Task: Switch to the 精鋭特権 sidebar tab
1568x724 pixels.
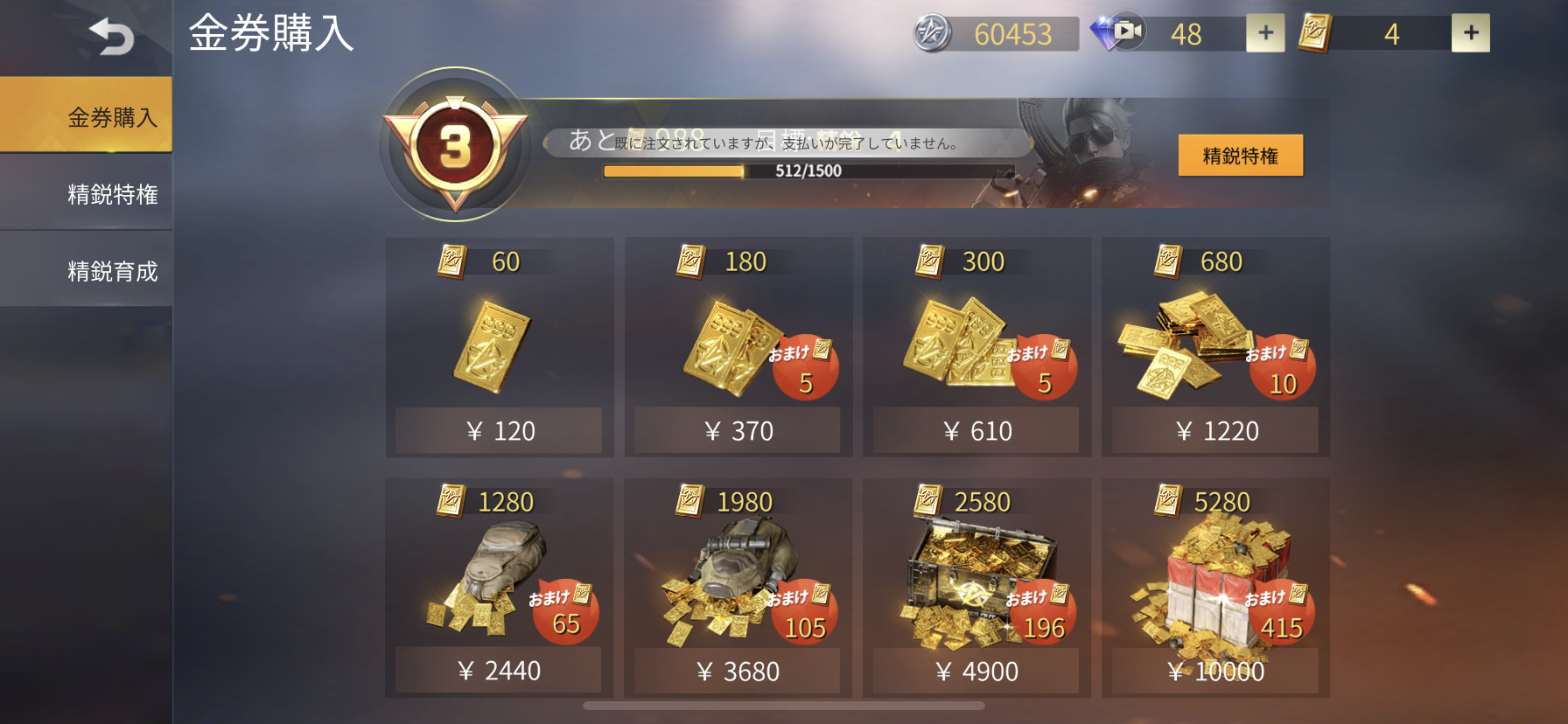Action: [x=87, y=193]
